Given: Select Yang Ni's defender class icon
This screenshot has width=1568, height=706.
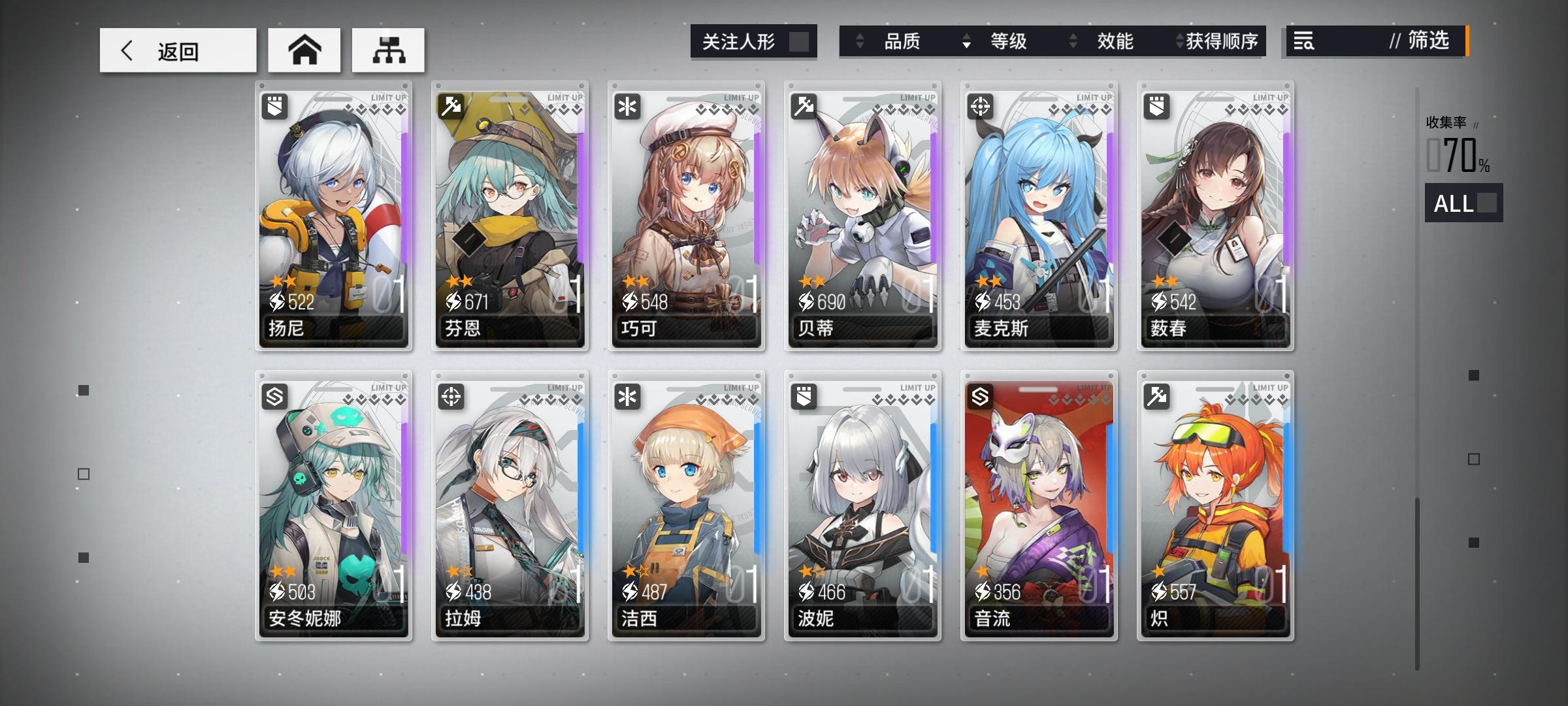Looking at the screenshot, I should (274, 106).
